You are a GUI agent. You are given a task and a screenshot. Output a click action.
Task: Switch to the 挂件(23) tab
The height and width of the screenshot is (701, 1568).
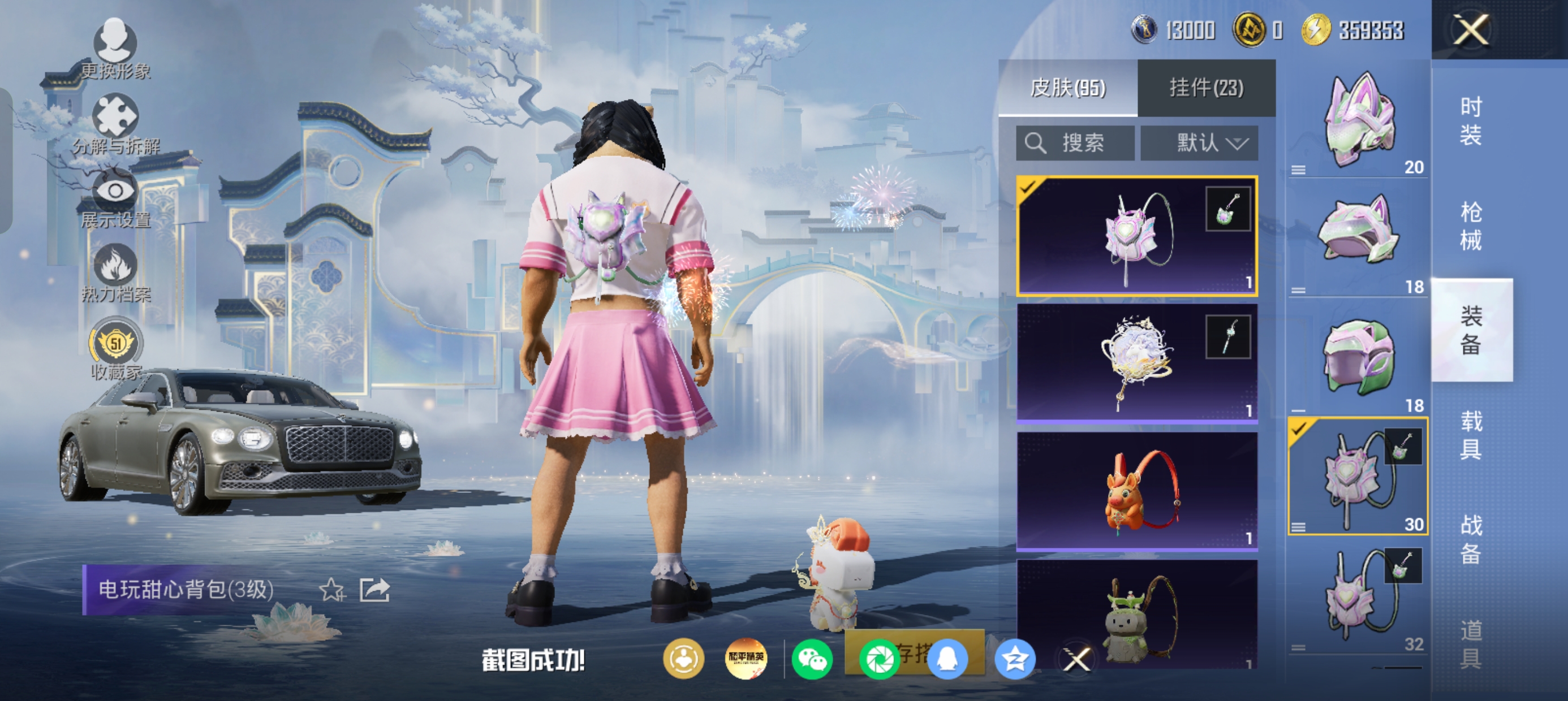pyautogui.click(x=1206, y=88)
